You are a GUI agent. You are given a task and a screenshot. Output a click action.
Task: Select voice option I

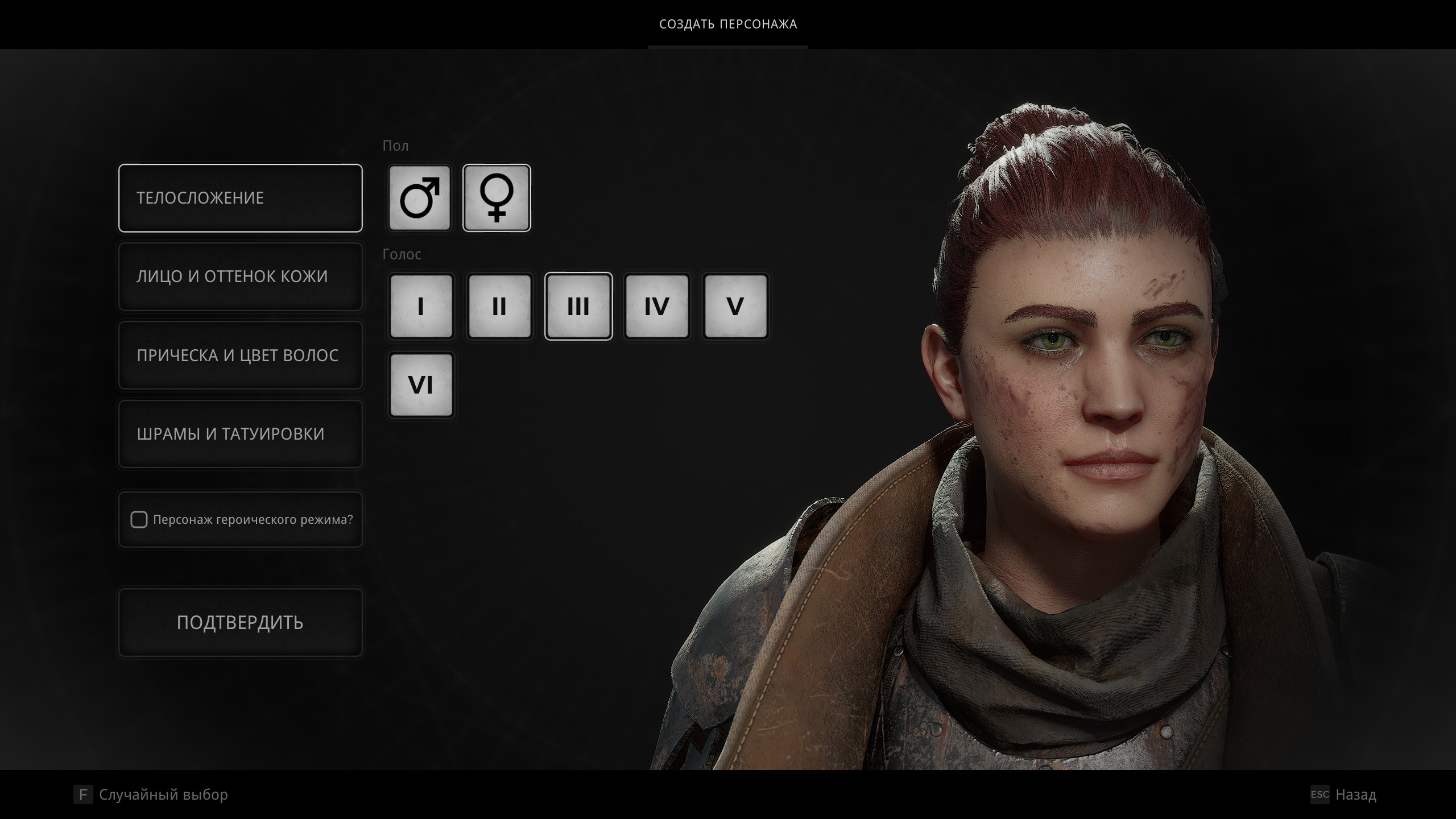(x=421, y=307)
